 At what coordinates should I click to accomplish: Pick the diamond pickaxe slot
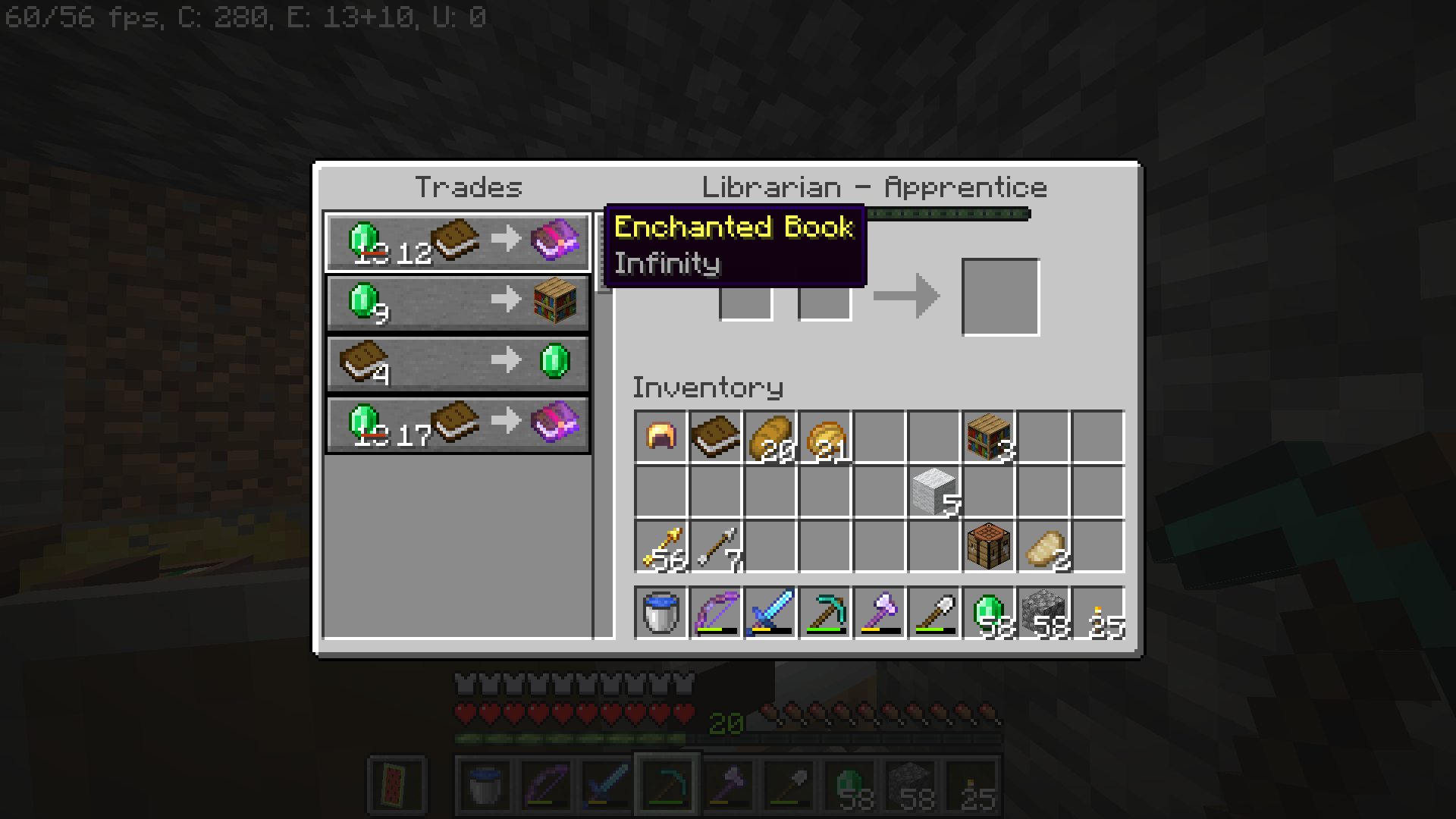coord(825,612)
